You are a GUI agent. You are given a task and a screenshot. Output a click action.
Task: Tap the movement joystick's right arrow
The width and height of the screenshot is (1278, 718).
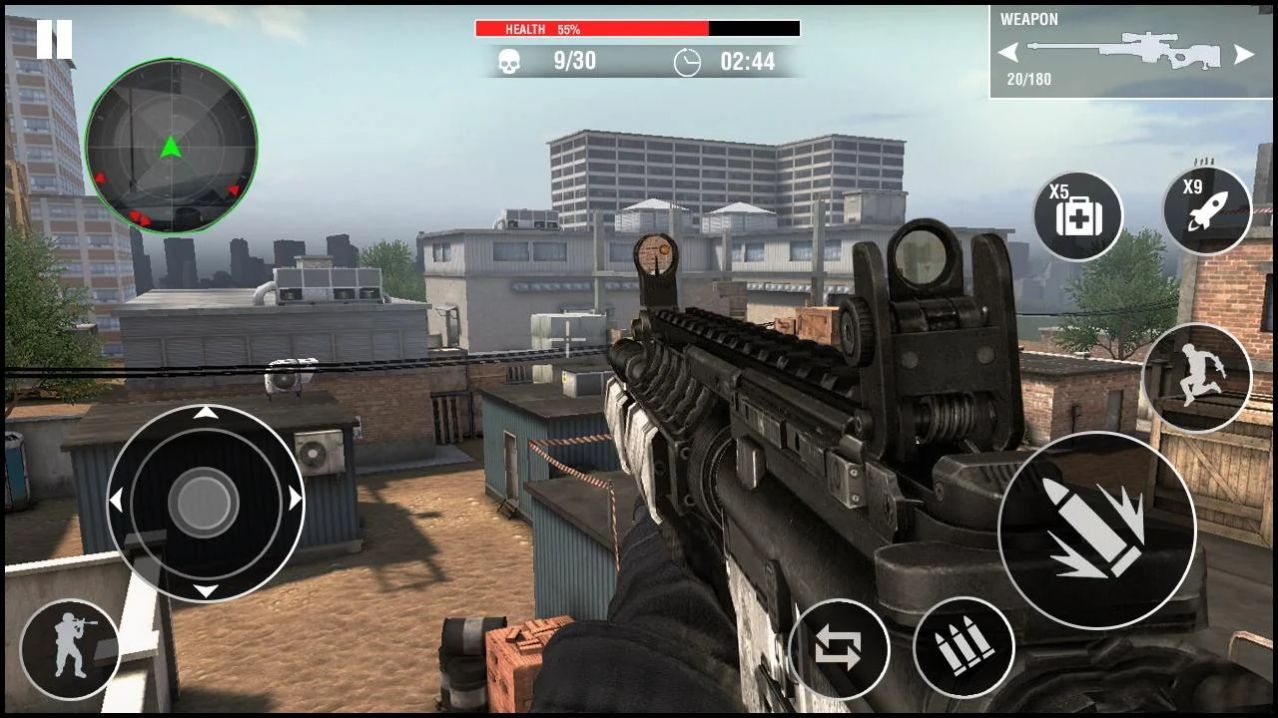coord(294,499)
